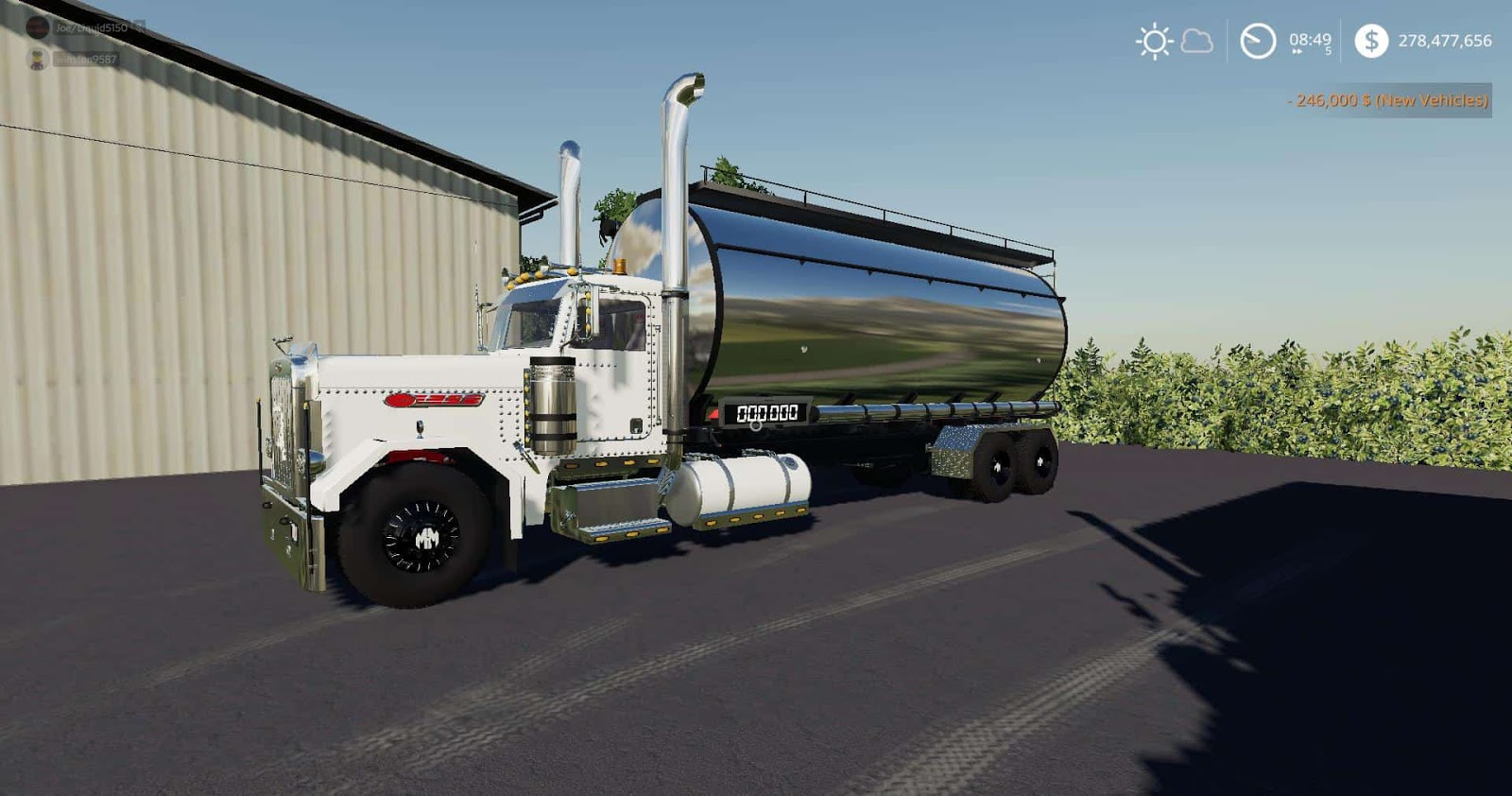
Task: Click the small 5 timescale indicator near 08:49
Action: click(1329, 50)
